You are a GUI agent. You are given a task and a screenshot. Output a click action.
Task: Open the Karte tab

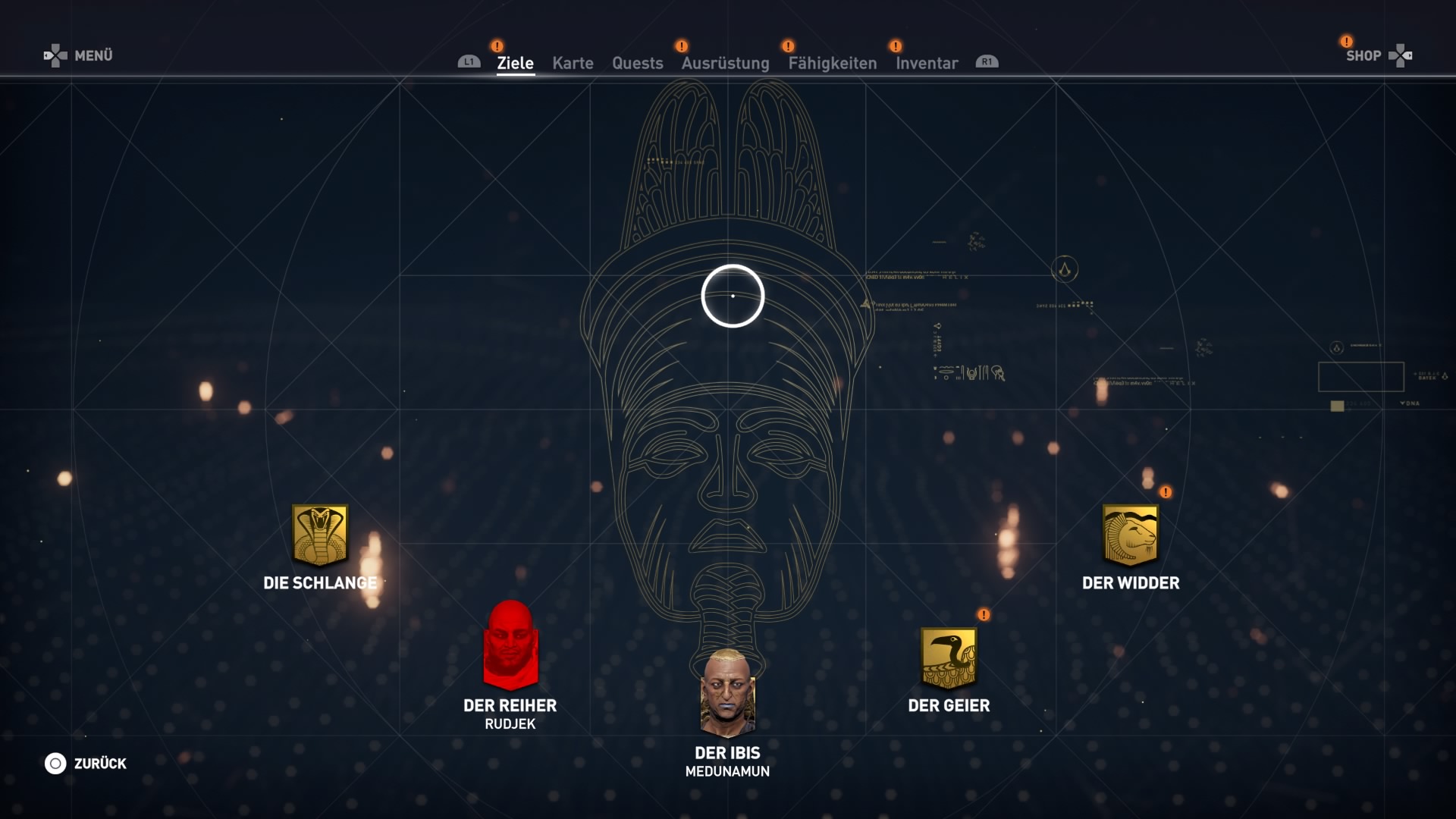(x=573, y=63)
